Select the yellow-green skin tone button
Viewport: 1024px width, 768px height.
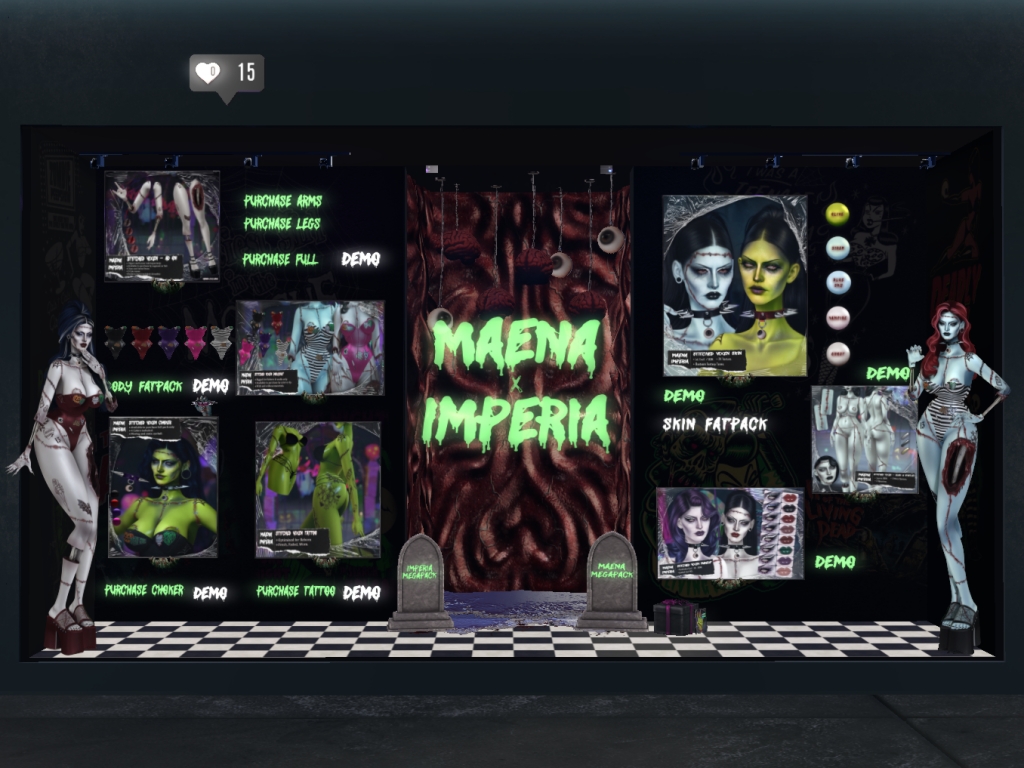click(838, 213)
